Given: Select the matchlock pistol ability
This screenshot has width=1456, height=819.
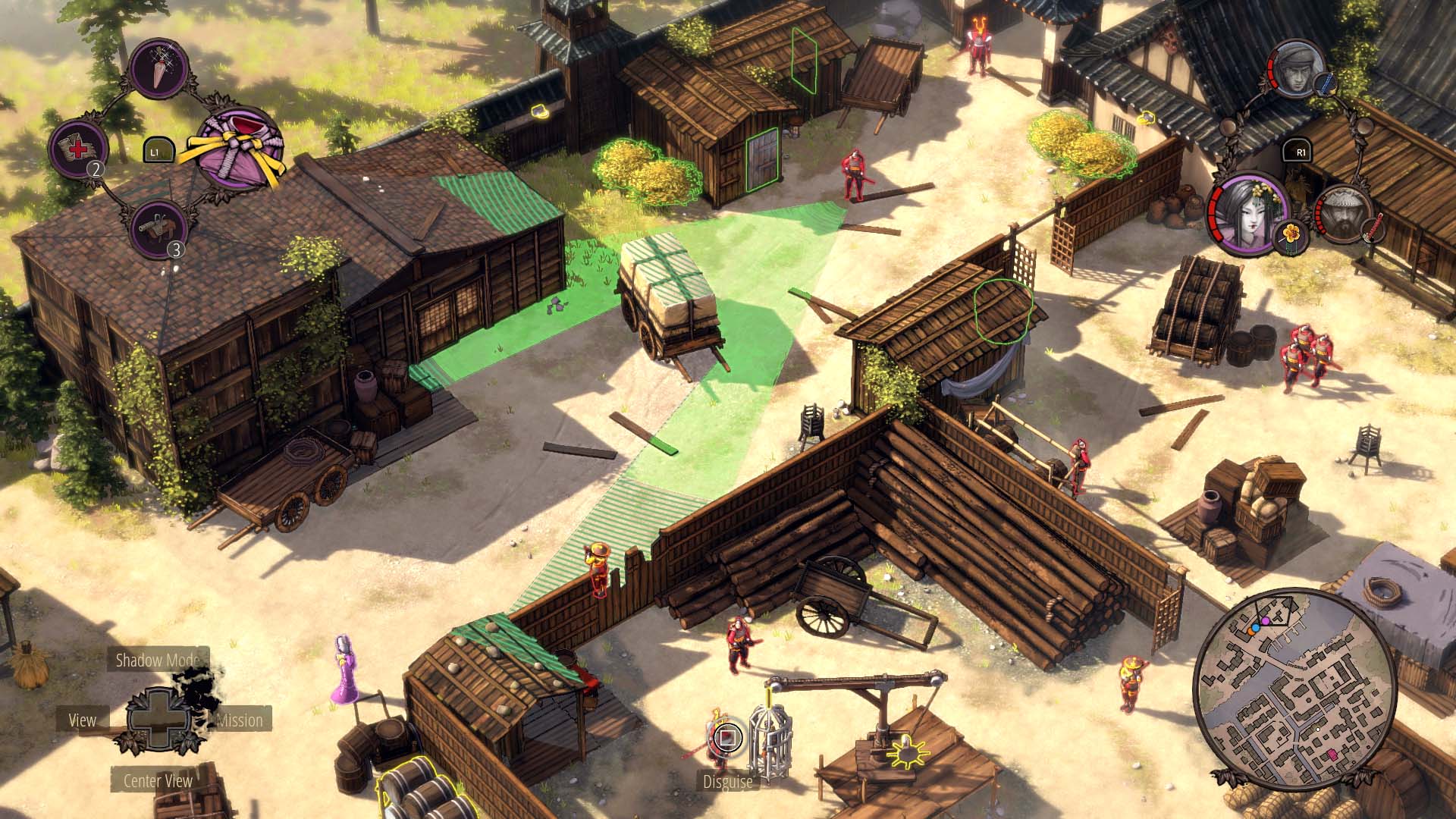Looking at the screenshot, I should point(158,227).
